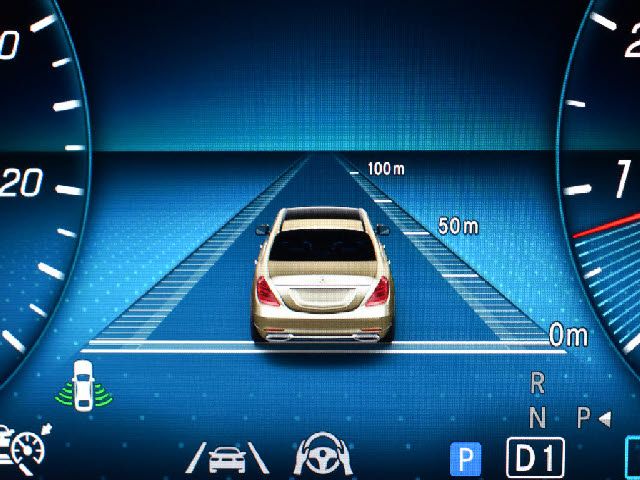
Task: Click the blue P parking indicator
Action: pyautogui.click(x=465, y=459)
